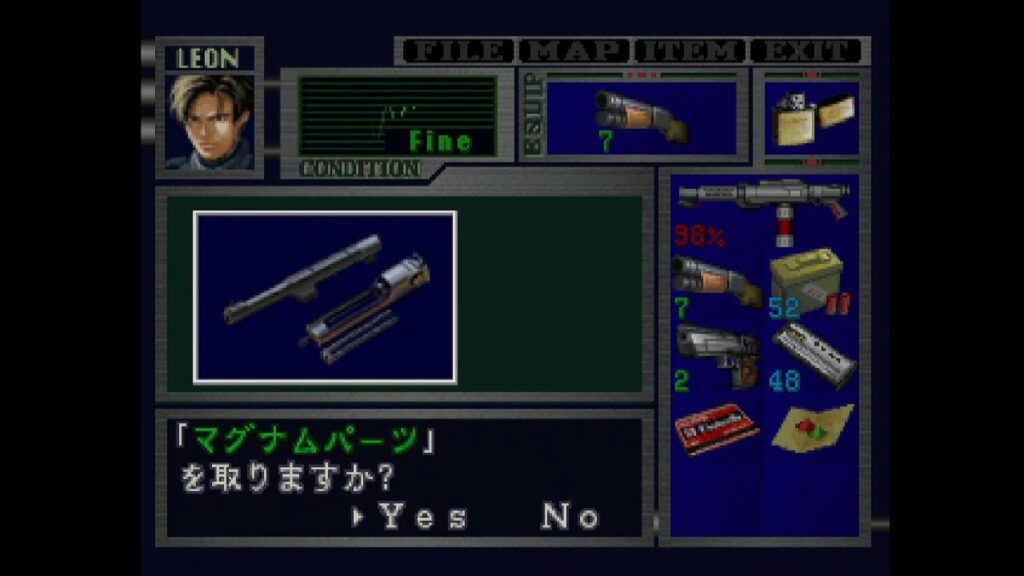Choose No to decline the magnum parts
This screenshot has width=1024, height=576.
(571, 517)
